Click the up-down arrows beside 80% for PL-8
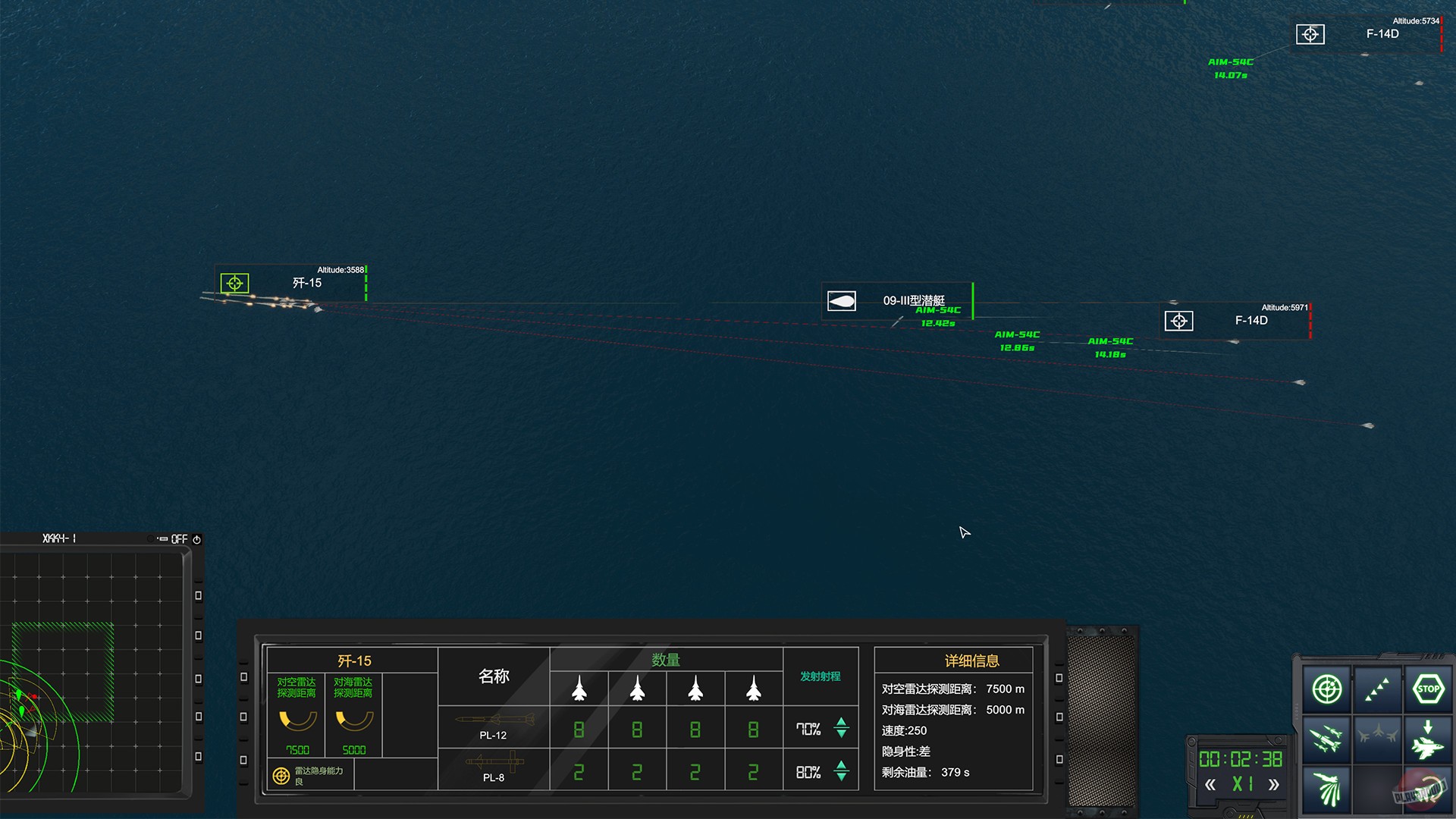This screenshot has width=1456, height=819. coord(841,771)
